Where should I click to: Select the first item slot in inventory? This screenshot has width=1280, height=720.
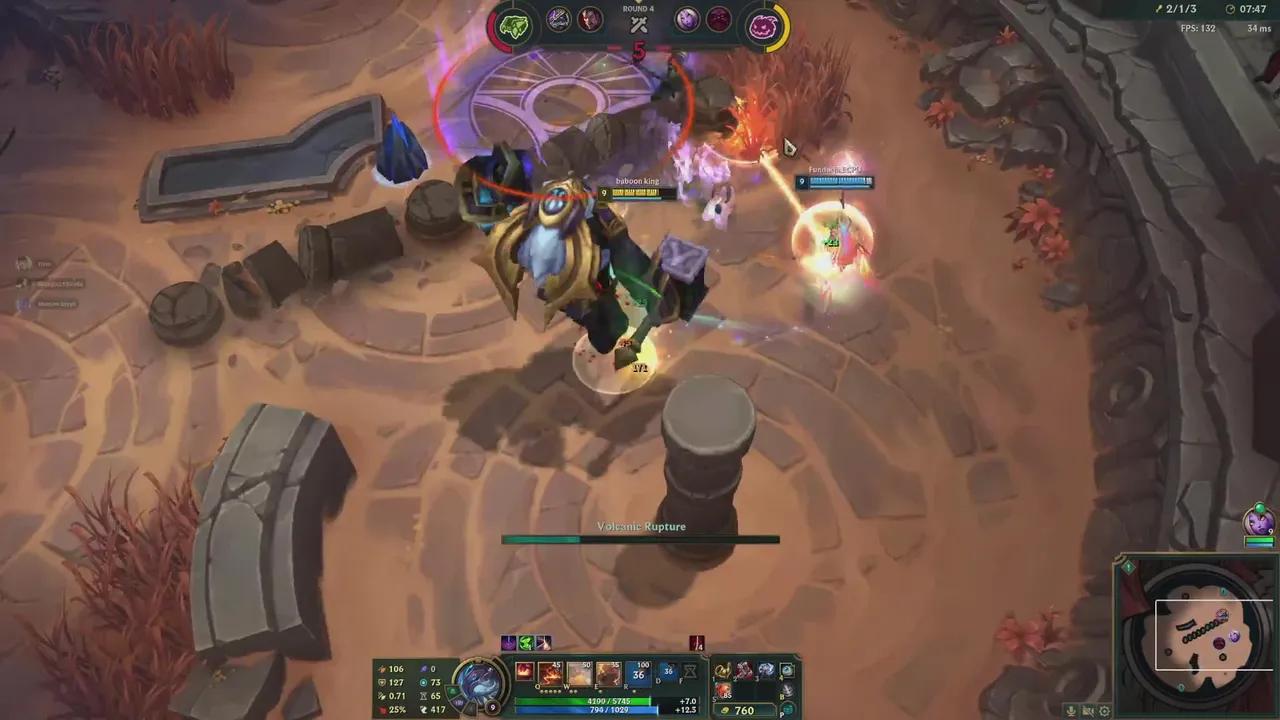(x=721, y=671)
